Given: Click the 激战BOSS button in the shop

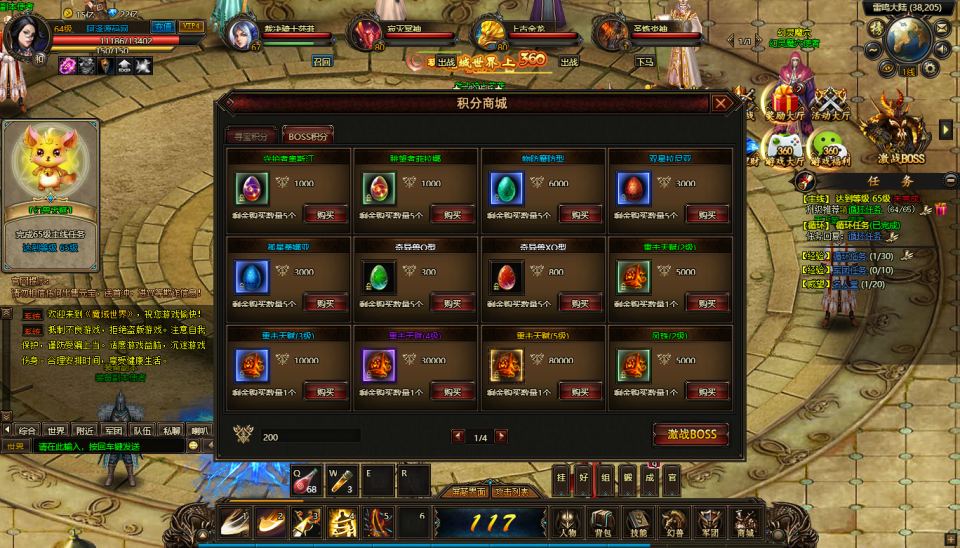Looking at the screenshot, I should pyautogui.click(x=690, y=435).
